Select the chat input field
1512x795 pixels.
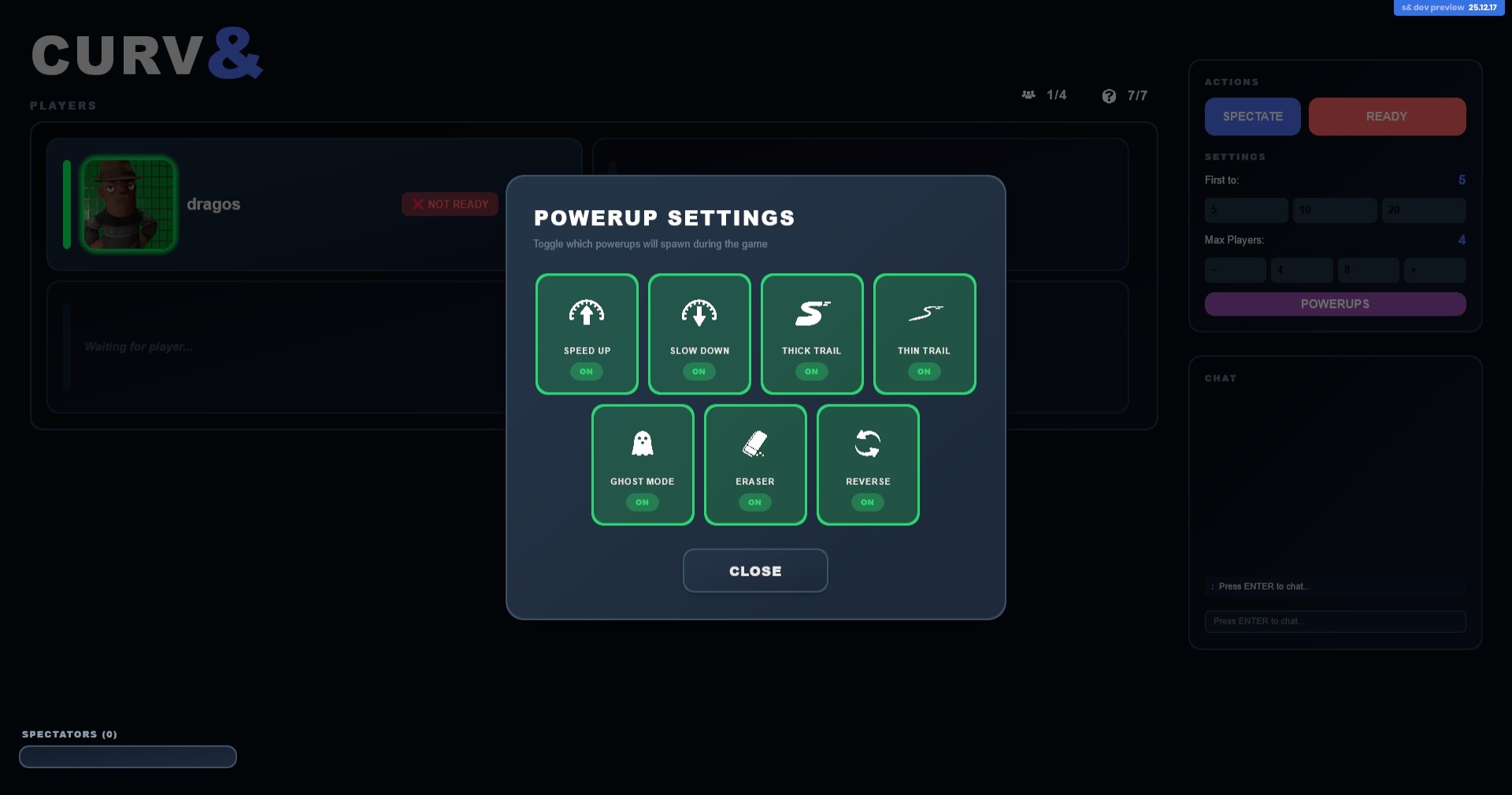[1335, 621]
